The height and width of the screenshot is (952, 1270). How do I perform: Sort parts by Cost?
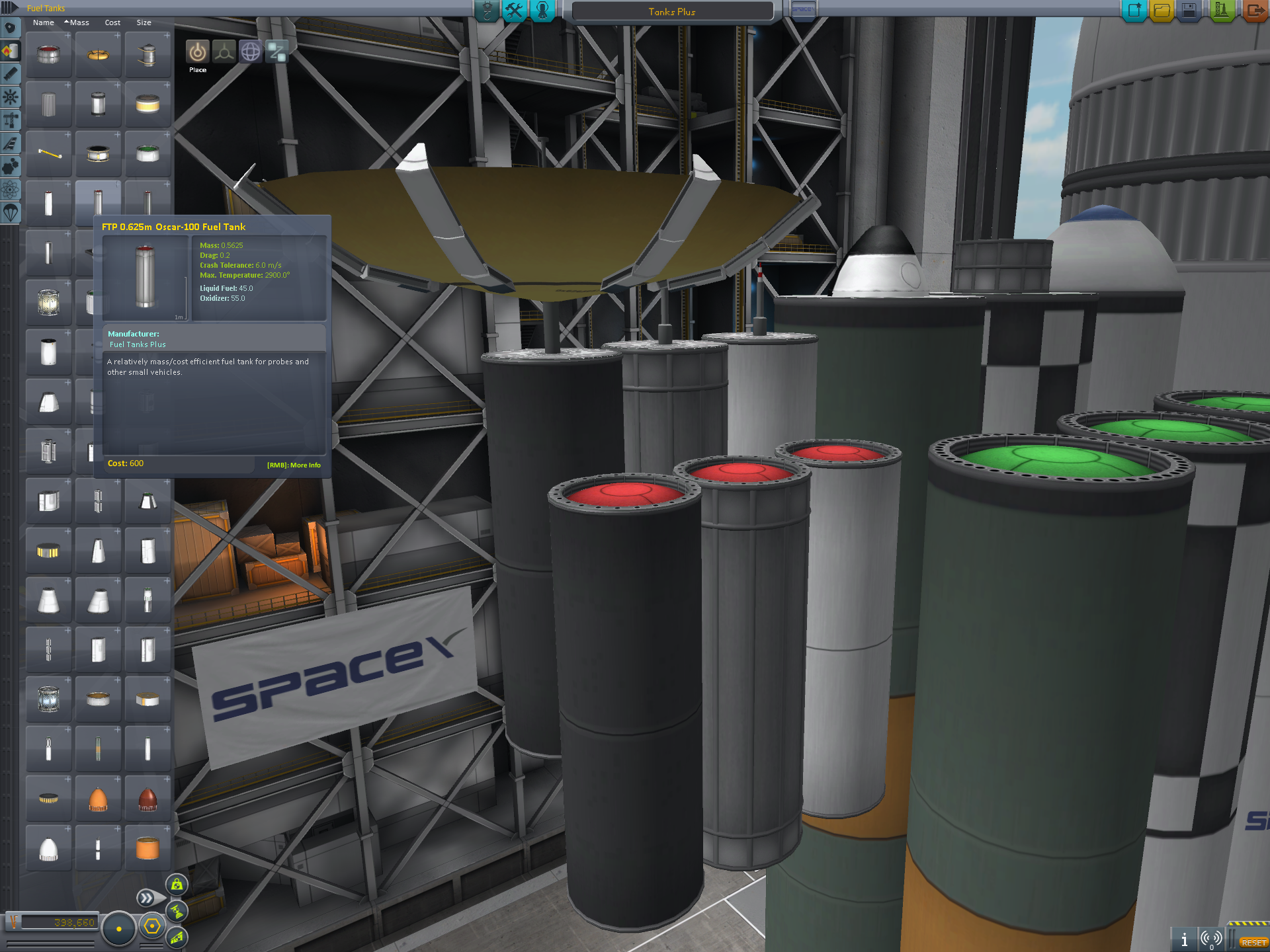pyautogui.click(x=112, y=22)
